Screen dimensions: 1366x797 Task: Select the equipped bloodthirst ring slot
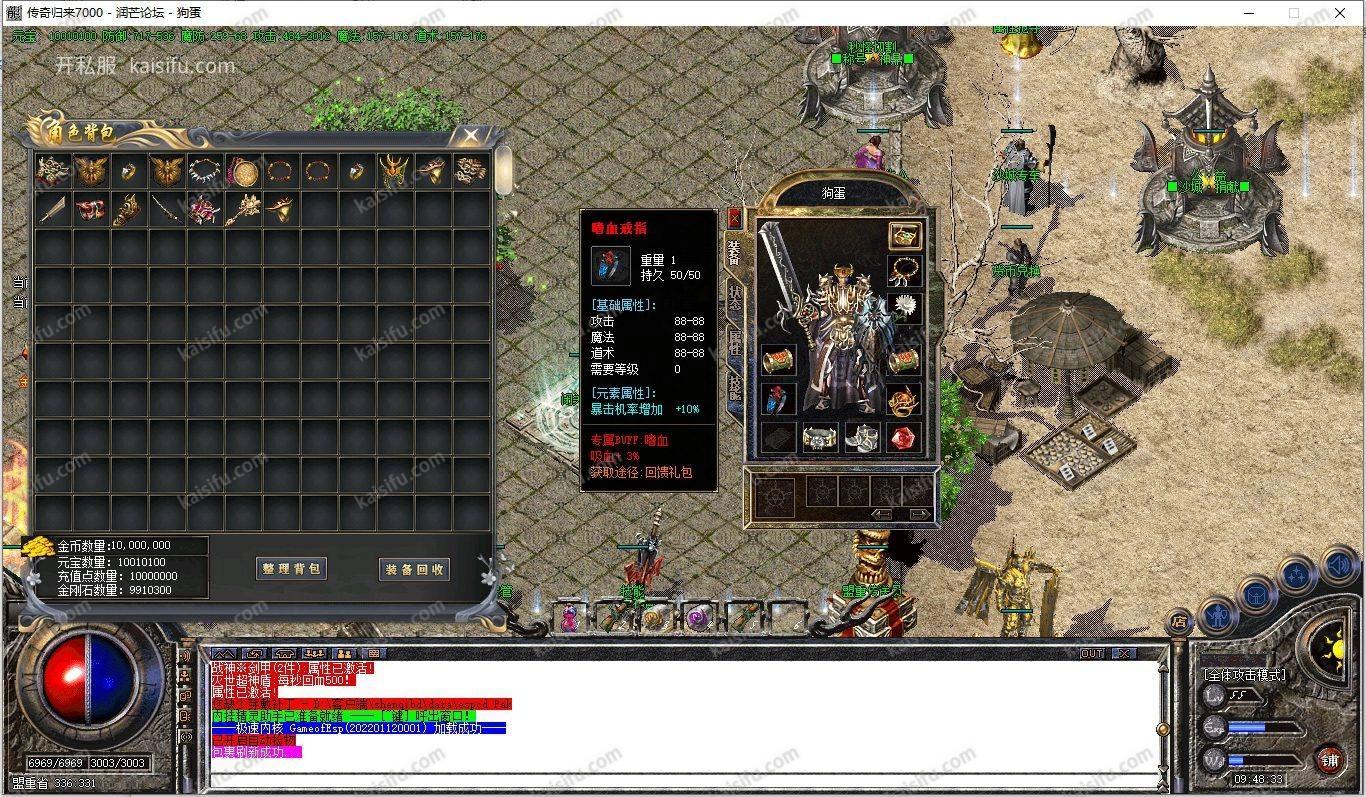coord(778,399)
